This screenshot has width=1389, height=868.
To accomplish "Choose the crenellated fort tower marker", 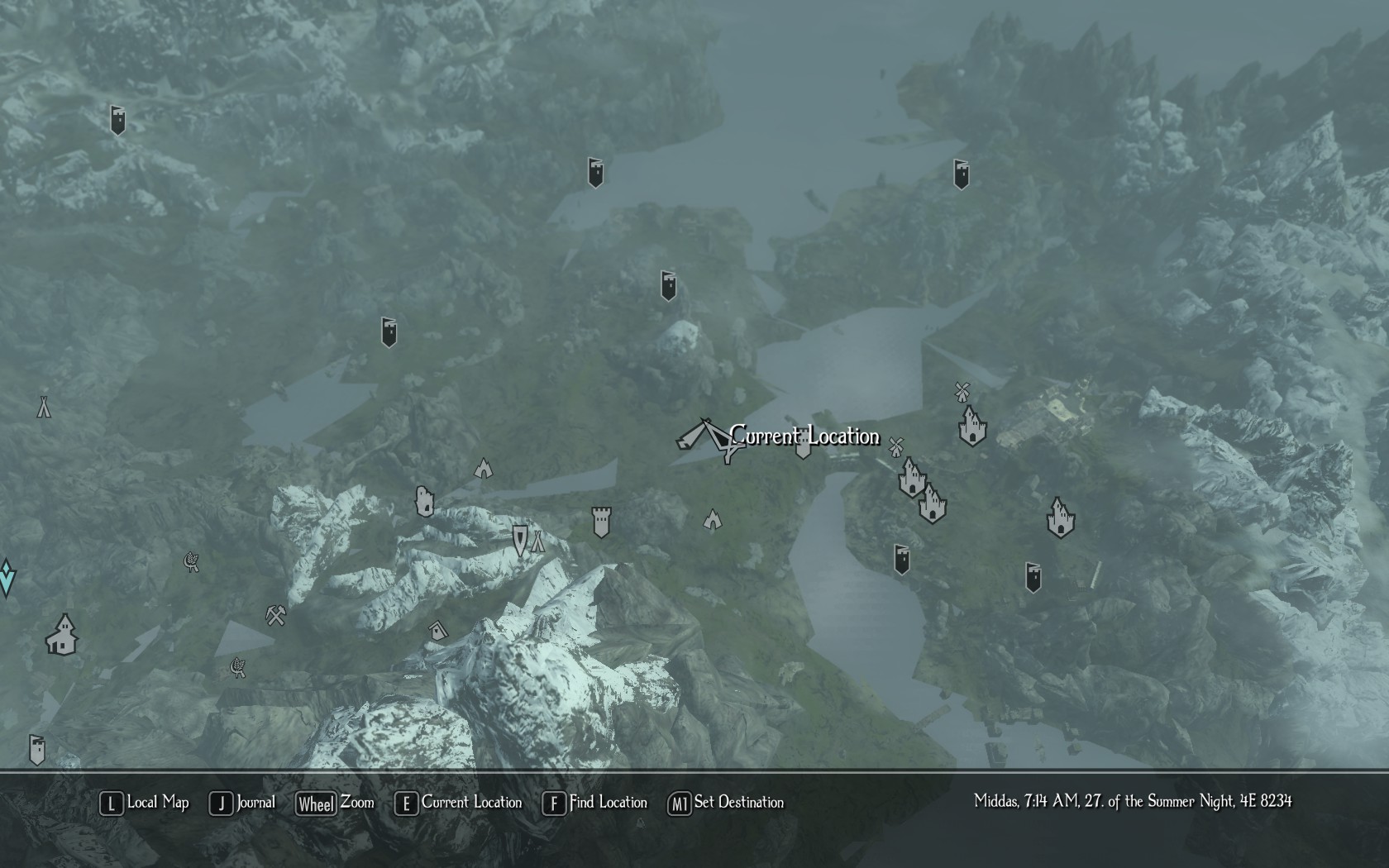I will (x=601, y=522).
